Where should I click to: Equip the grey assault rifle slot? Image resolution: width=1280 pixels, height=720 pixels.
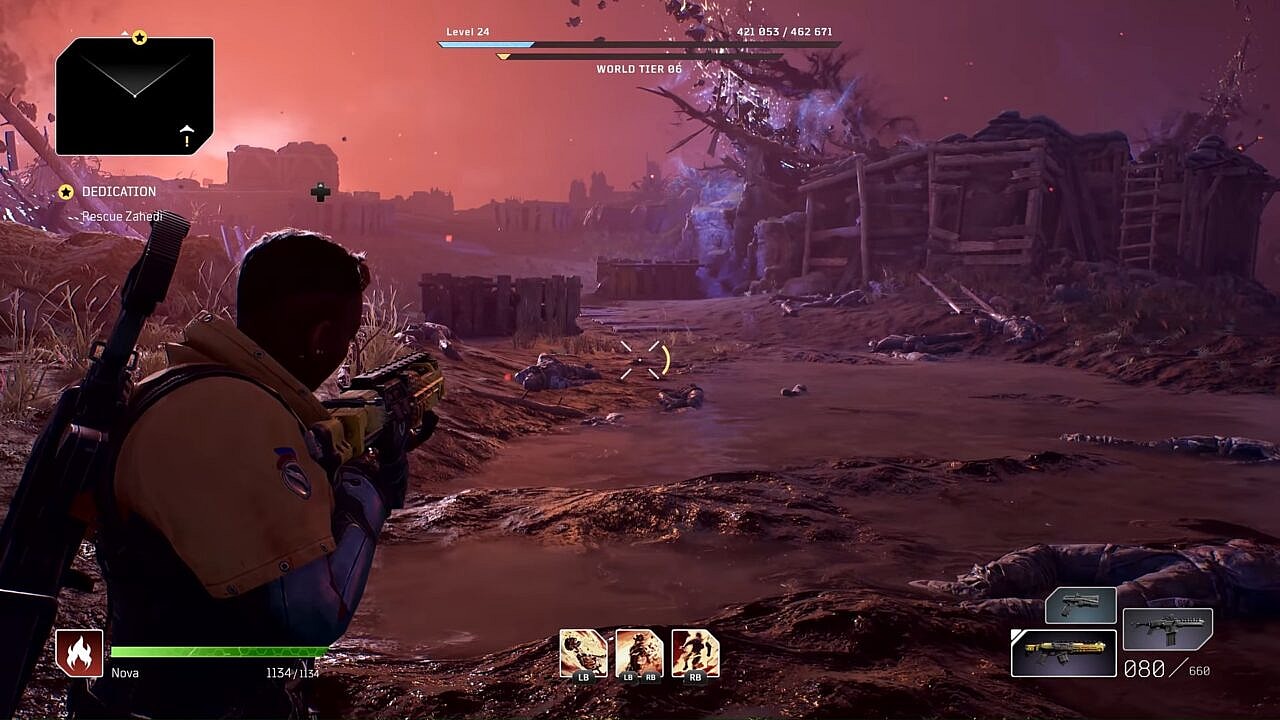click(1167, 629)
